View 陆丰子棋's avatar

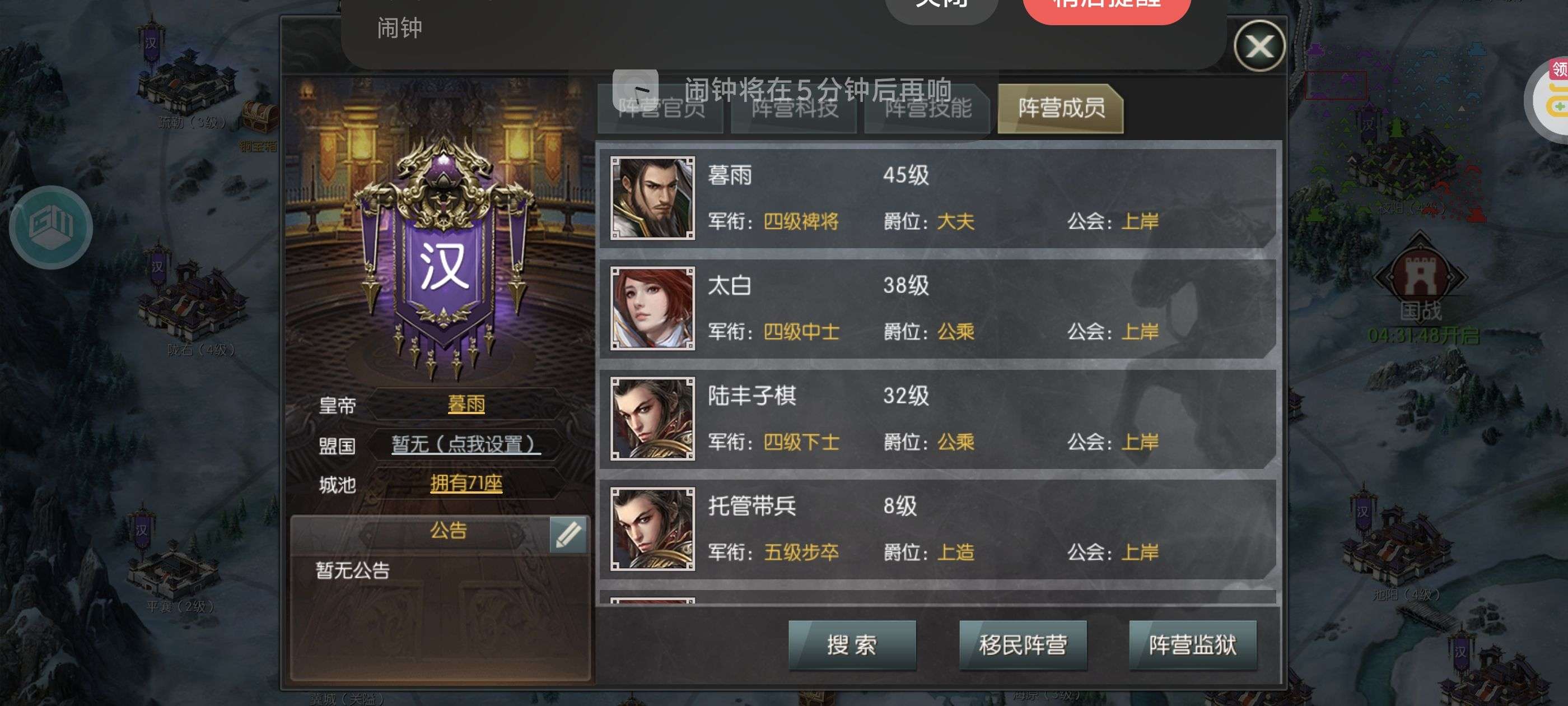(x=651, y=419)
